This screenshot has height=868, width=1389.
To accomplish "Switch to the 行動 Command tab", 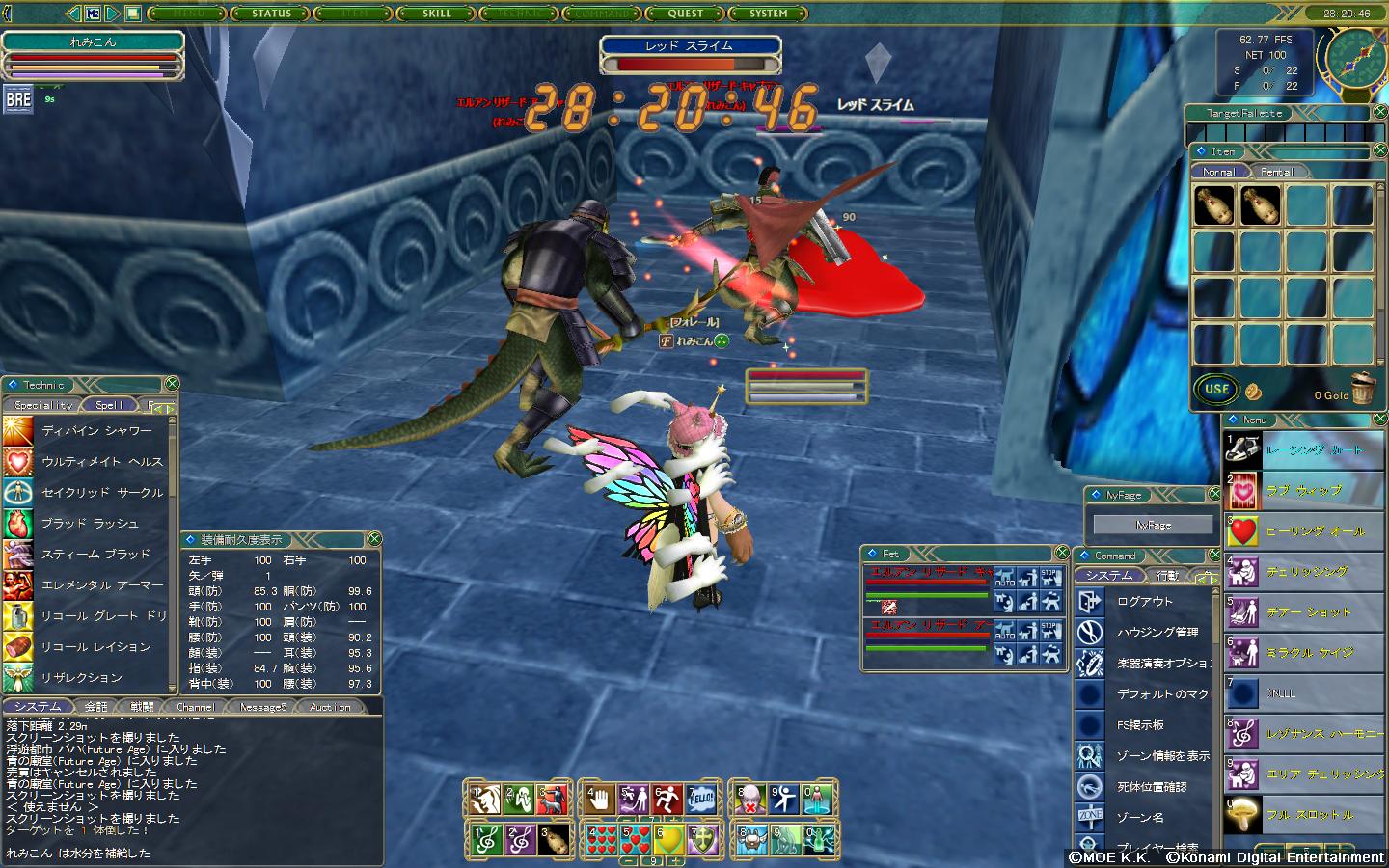I will [1167, 576].
